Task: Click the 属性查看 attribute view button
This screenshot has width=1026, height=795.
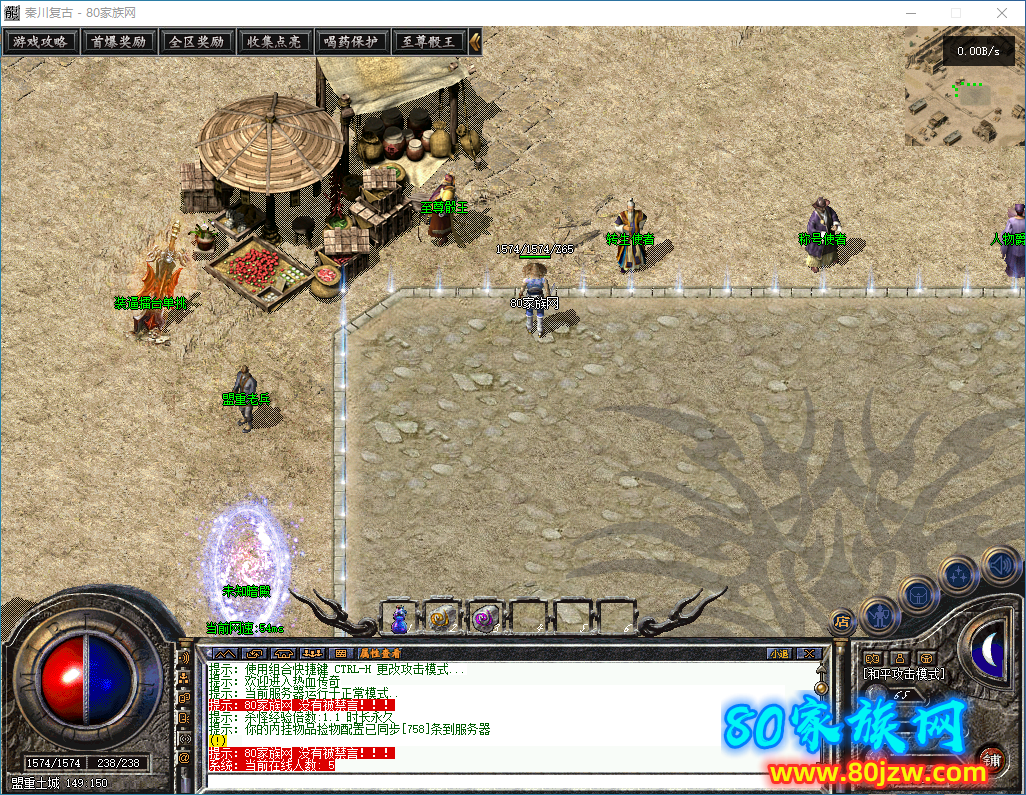Action: point(380,654)
